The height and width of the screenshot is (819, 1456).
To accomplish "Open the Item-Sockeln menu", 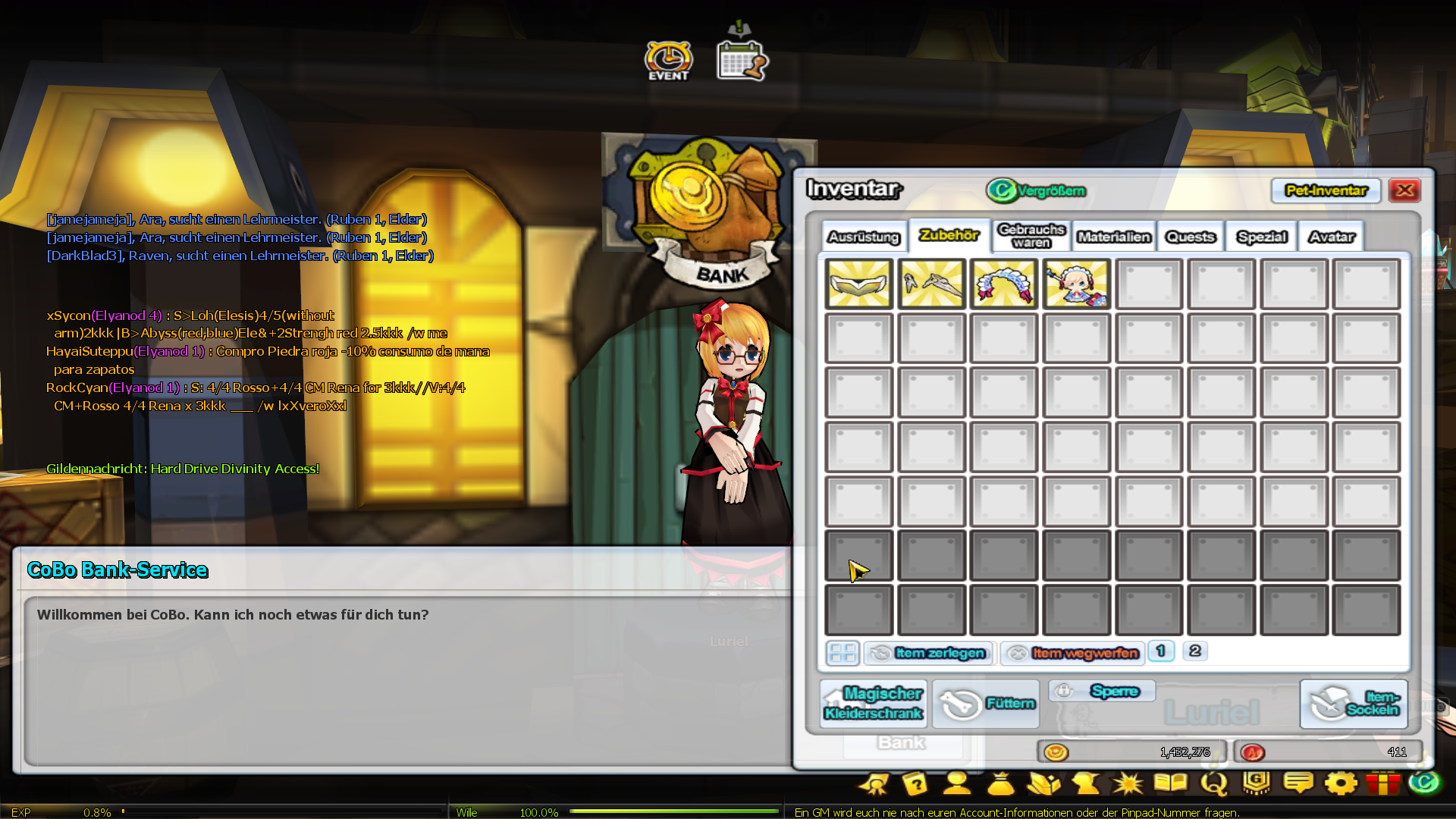I will pos(1354,704).
